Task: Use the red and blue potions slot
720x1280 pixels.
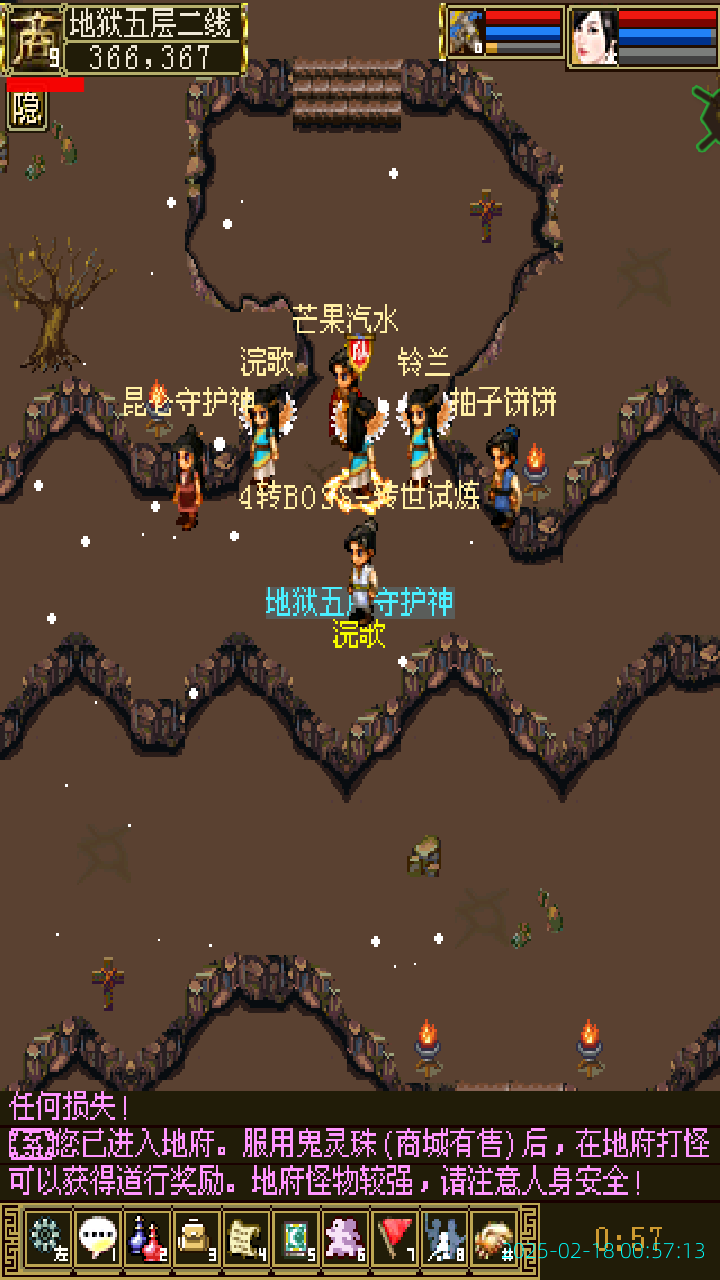Action: point(146,1237)
